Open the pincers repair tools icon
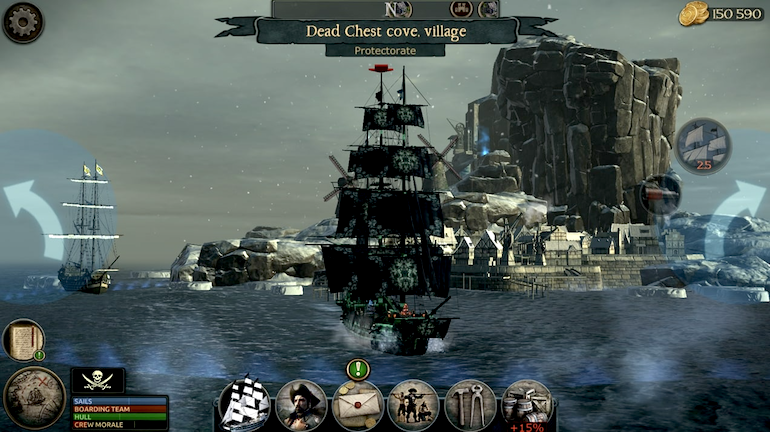770x432 pixels. click(470, 405)
